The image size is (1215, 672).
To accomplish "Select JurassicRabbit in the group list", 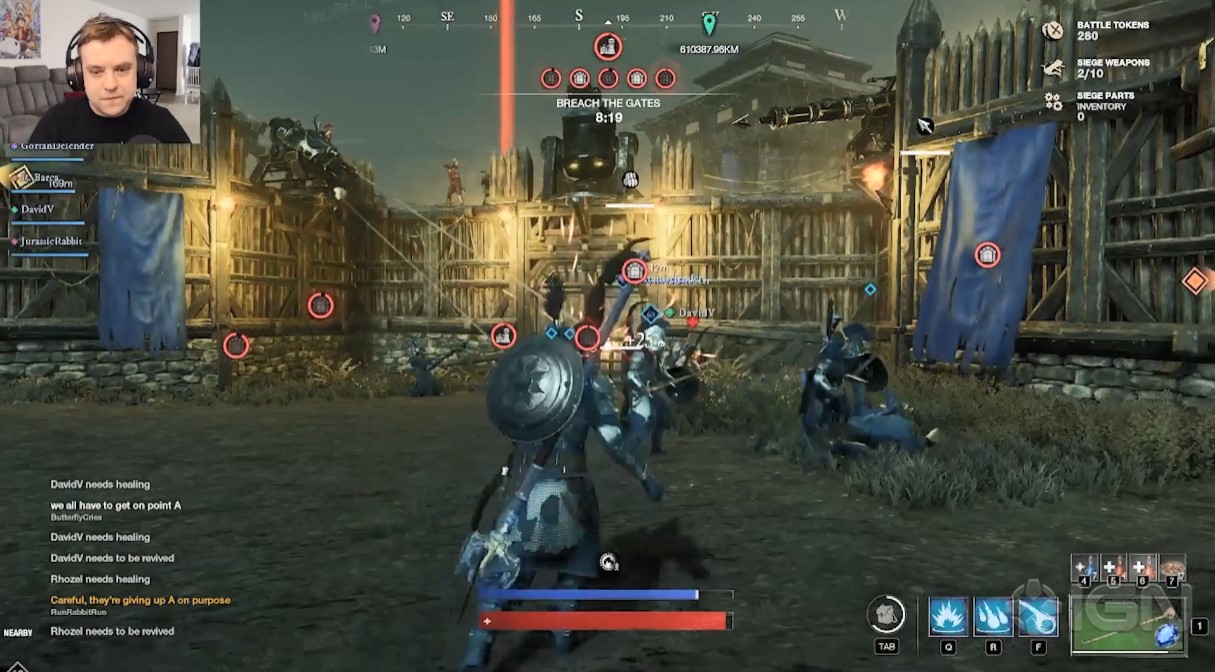I will (50, 242).
